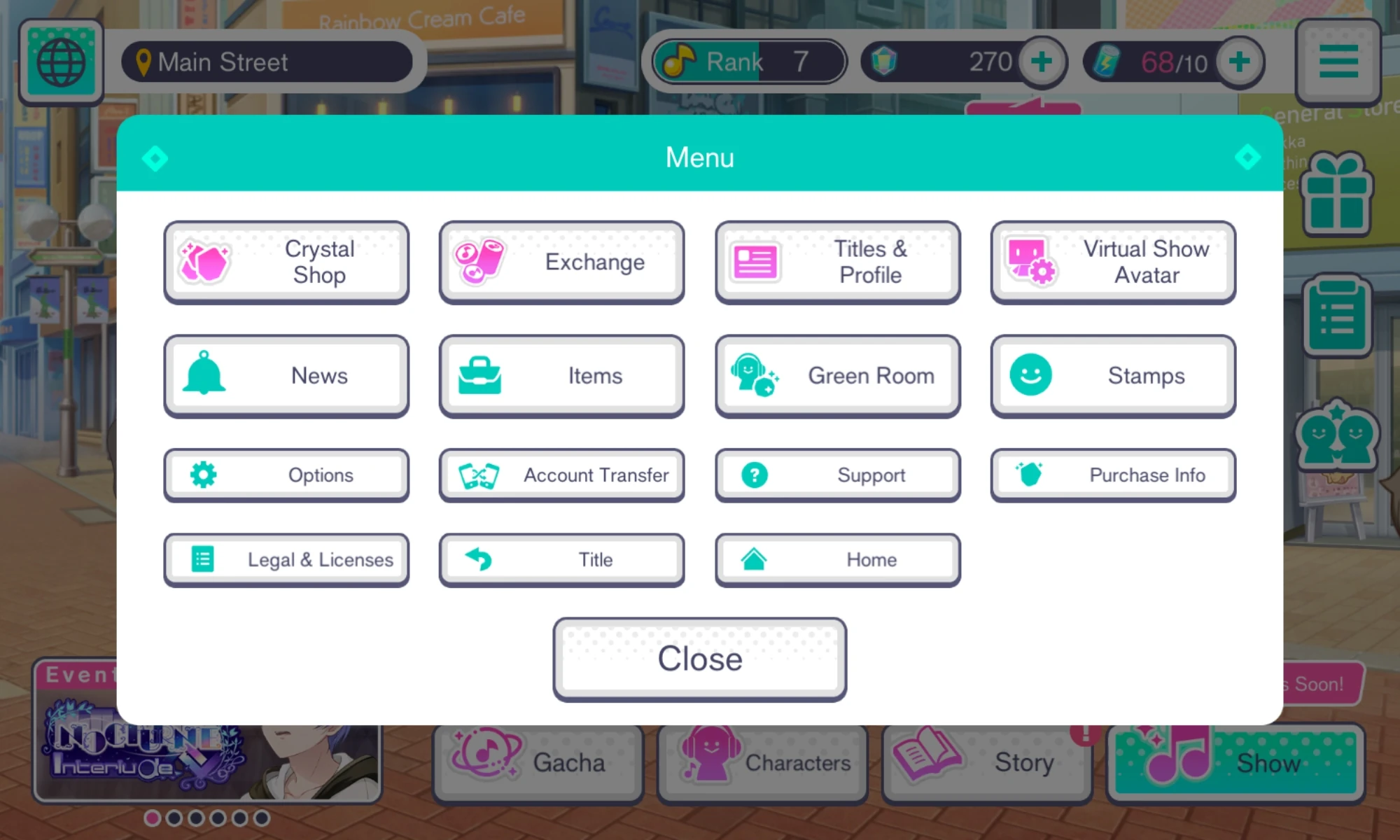This screenshot has width=1400, height=840.
Task: Return Home from the menu
Action: pos(837,559)
